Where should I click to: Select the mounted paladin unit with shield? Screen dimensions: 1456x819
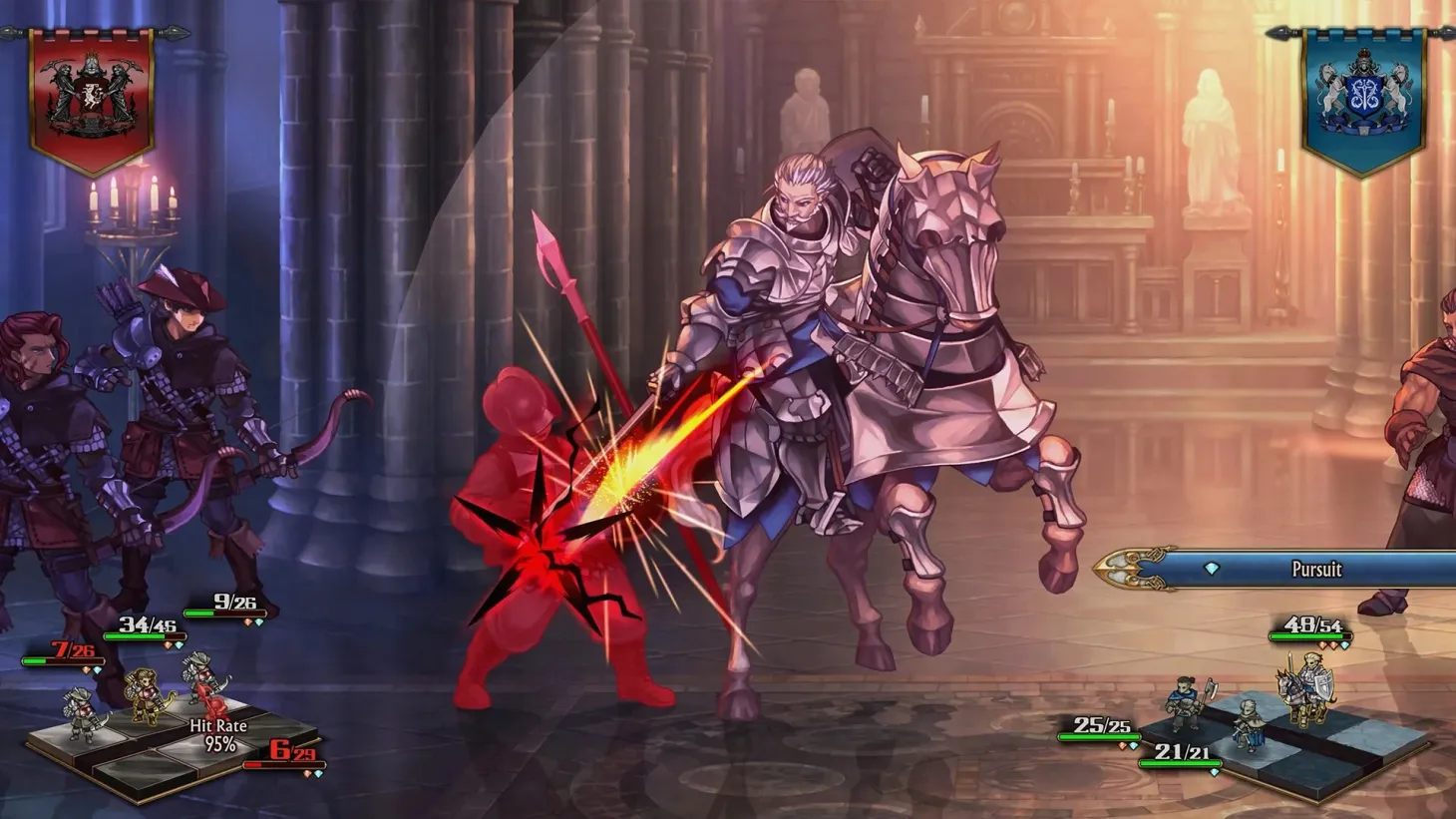pos(1306,688)
